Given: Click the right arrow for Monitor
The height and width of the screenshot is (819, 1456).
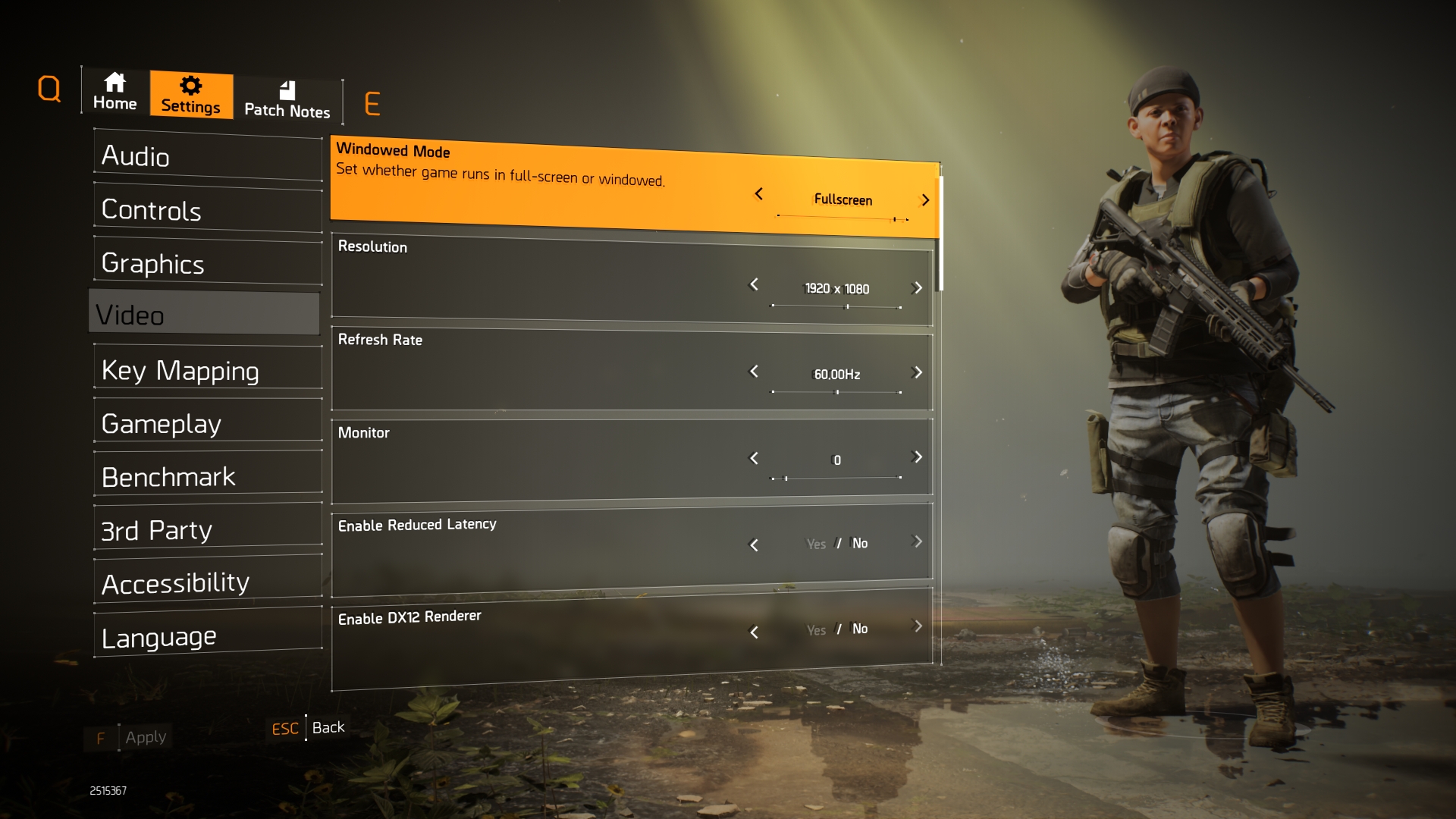Looking at the screenshot, I should [x=918, y=457].
